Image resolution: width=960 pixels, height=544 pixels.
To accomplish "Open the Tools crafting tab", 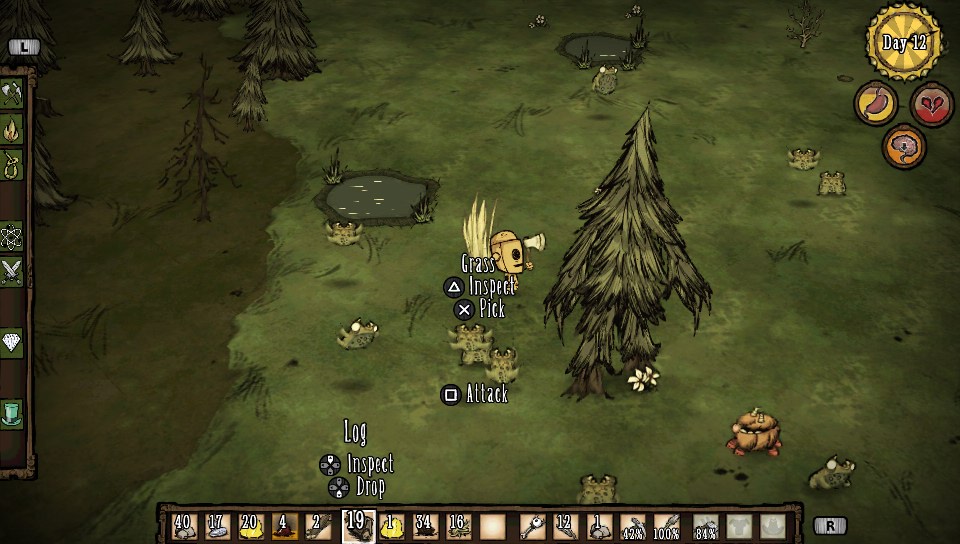I will 12,94.
